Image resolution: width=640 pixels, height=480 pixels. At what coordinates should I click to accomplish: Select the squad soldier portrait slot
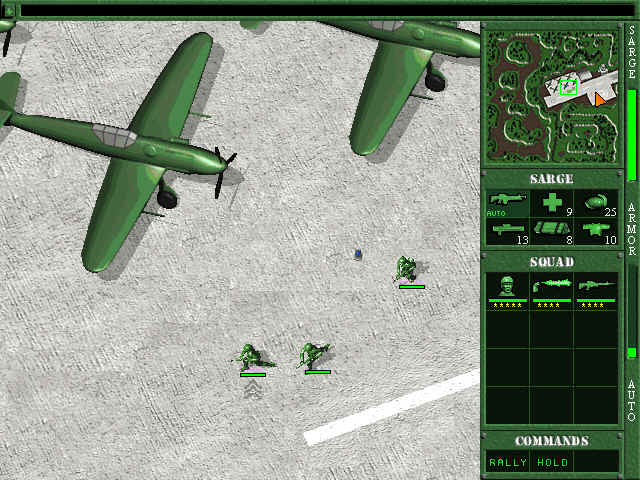(508, 290)
